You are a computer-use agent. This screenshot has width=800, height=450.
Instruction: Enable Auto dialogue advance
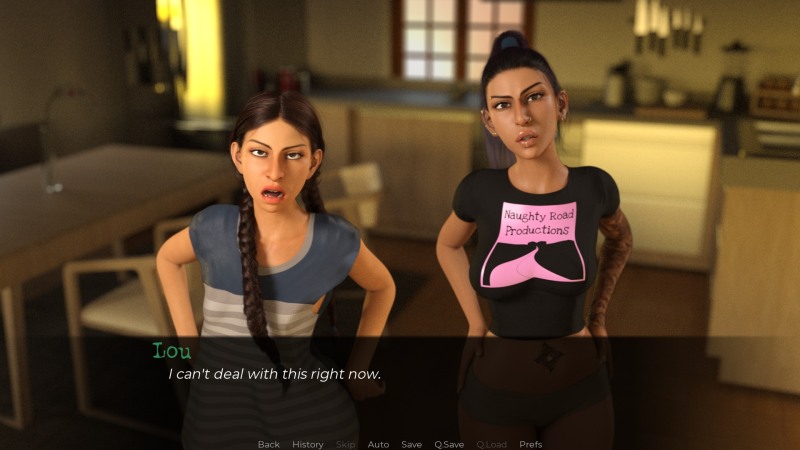[x=378, y=444]
